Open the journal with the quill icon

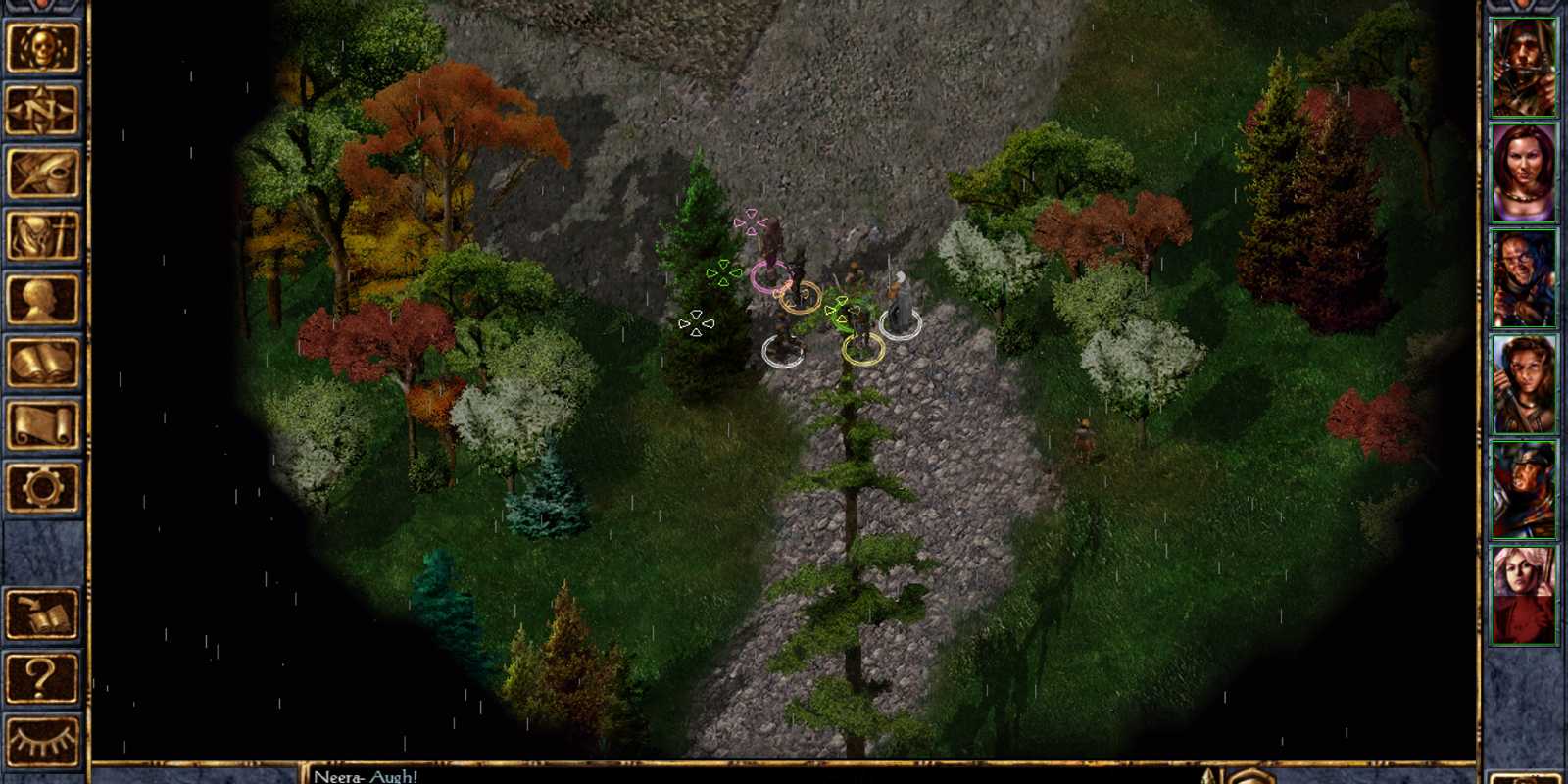click(43, 171)
